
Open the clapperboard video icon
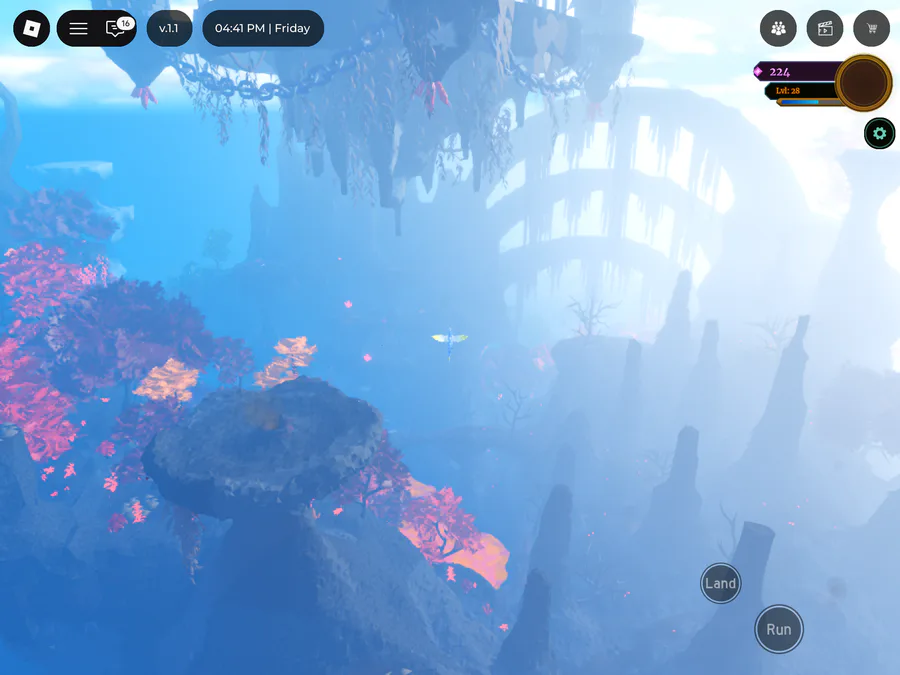coord(825,28)
